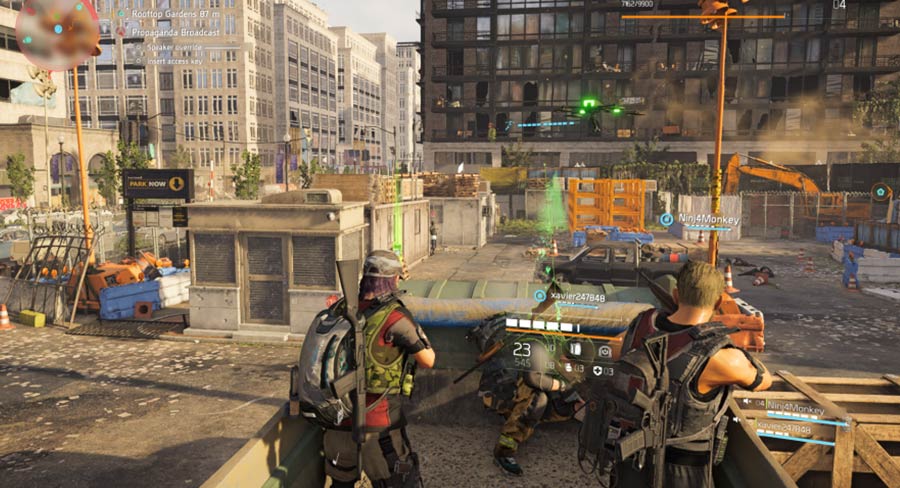The height and width of the screenshot is (488, 900).
Task: Use the armor kit shield icon
Action: point(598,370)
